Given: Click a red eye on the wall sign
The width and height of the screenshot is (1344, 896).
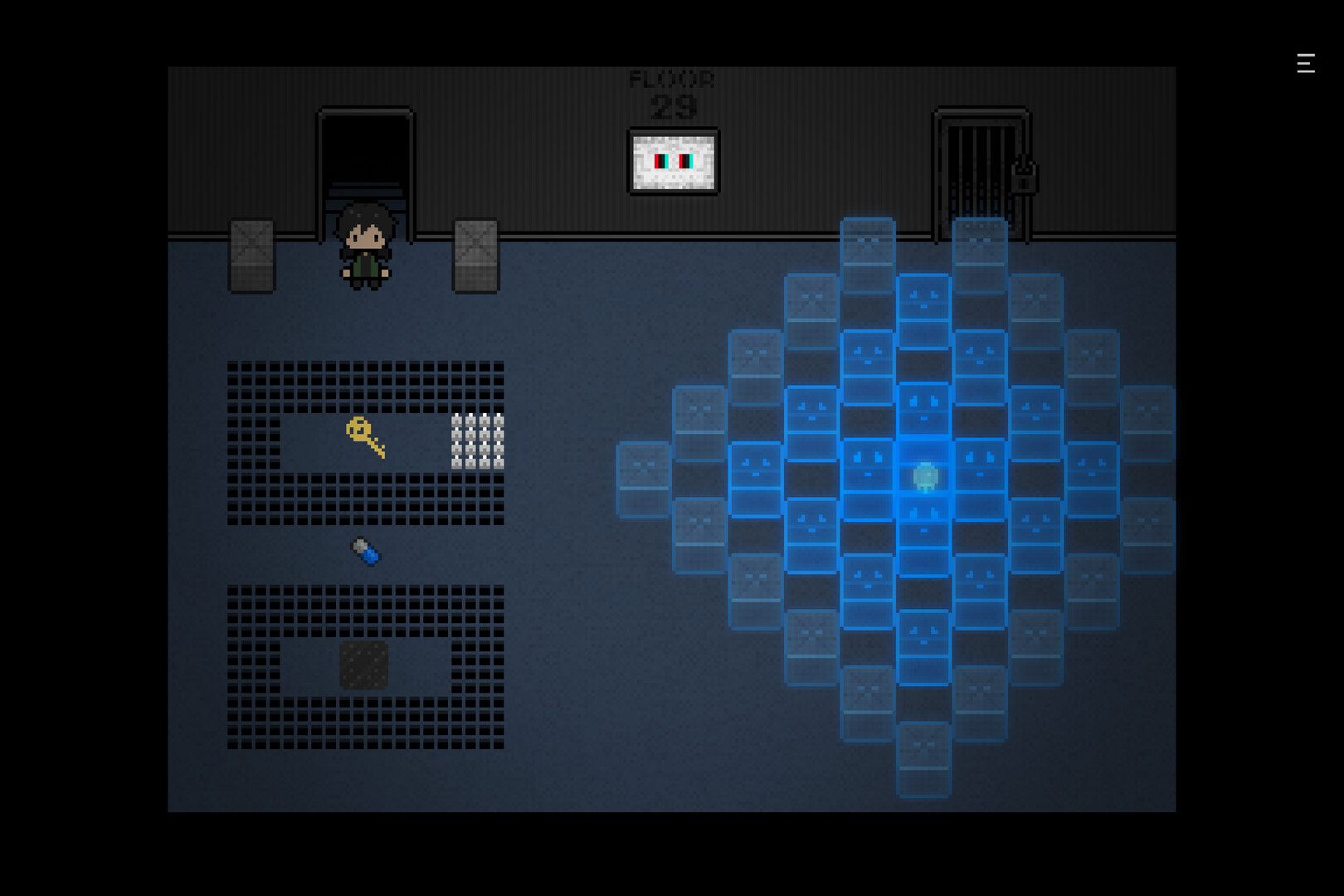Looking at the screenshot, I should pos(660,163).
